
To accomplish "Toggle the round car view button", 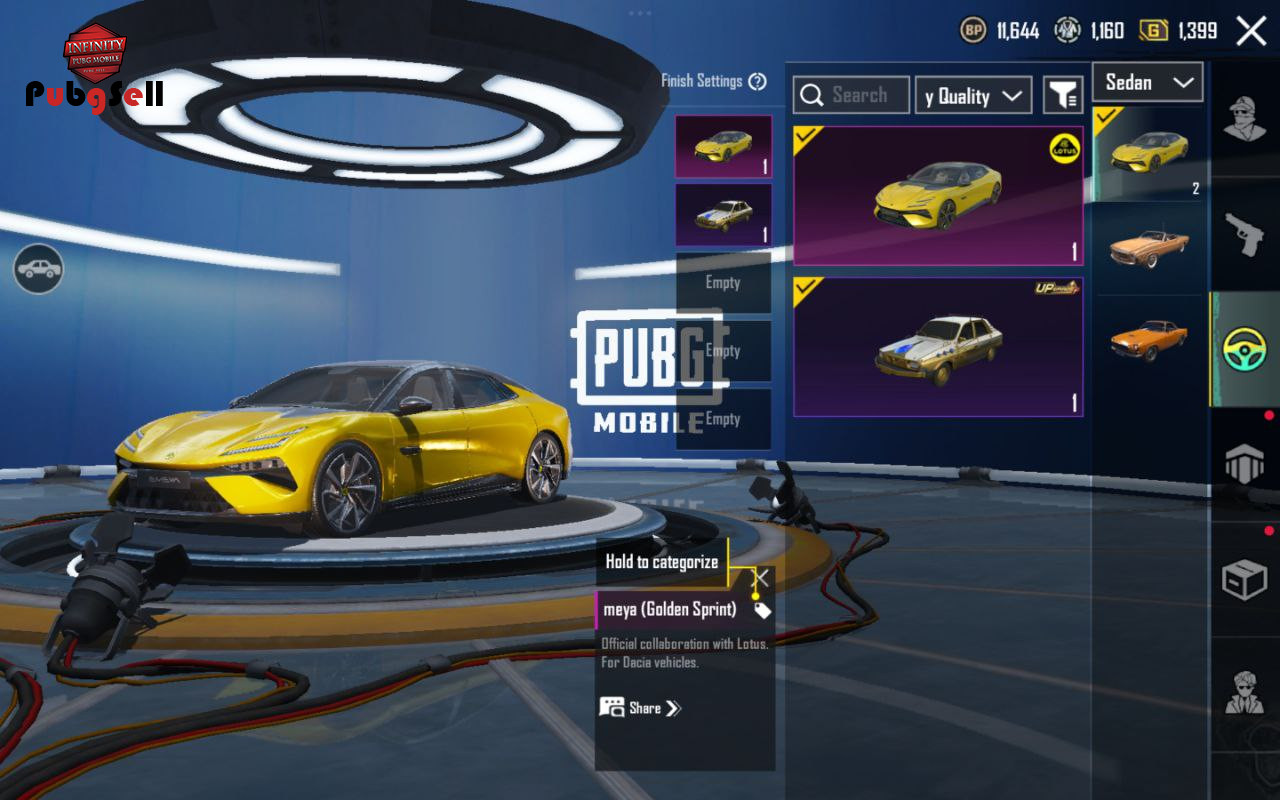I will click(38, 269).
